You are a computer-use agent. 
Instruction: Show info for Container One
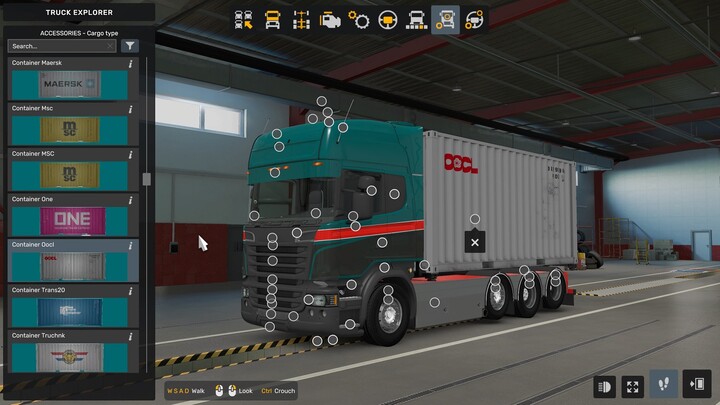point(131,199)
